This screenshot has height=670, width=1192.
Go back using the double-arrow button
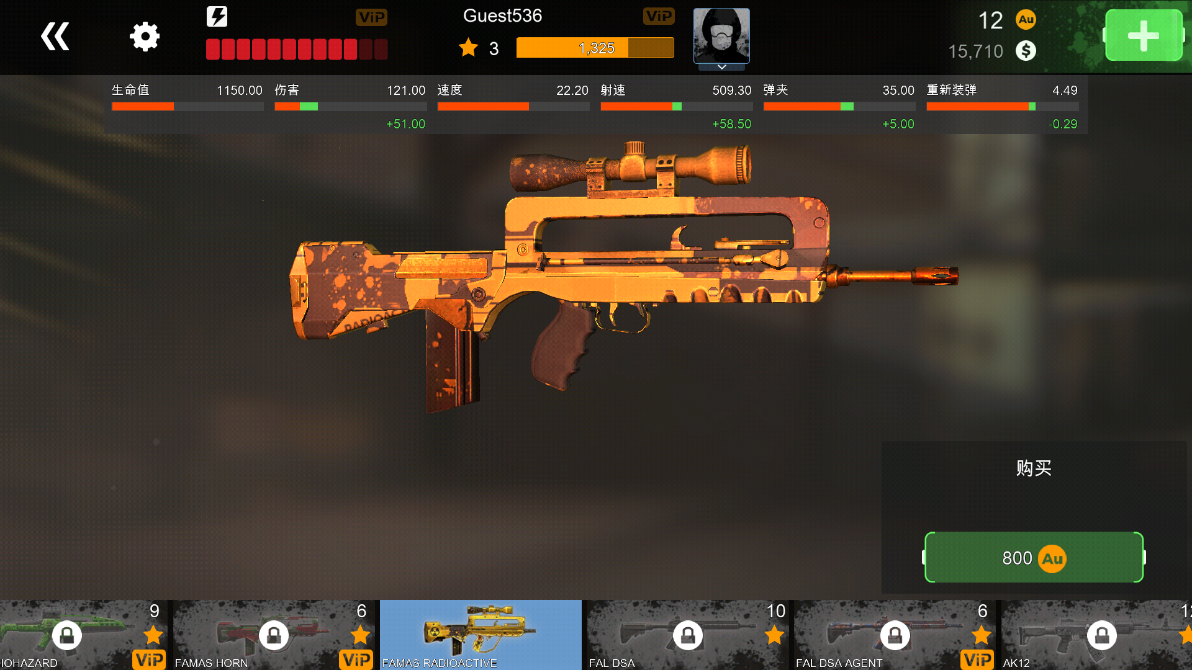tap(55, 37)
